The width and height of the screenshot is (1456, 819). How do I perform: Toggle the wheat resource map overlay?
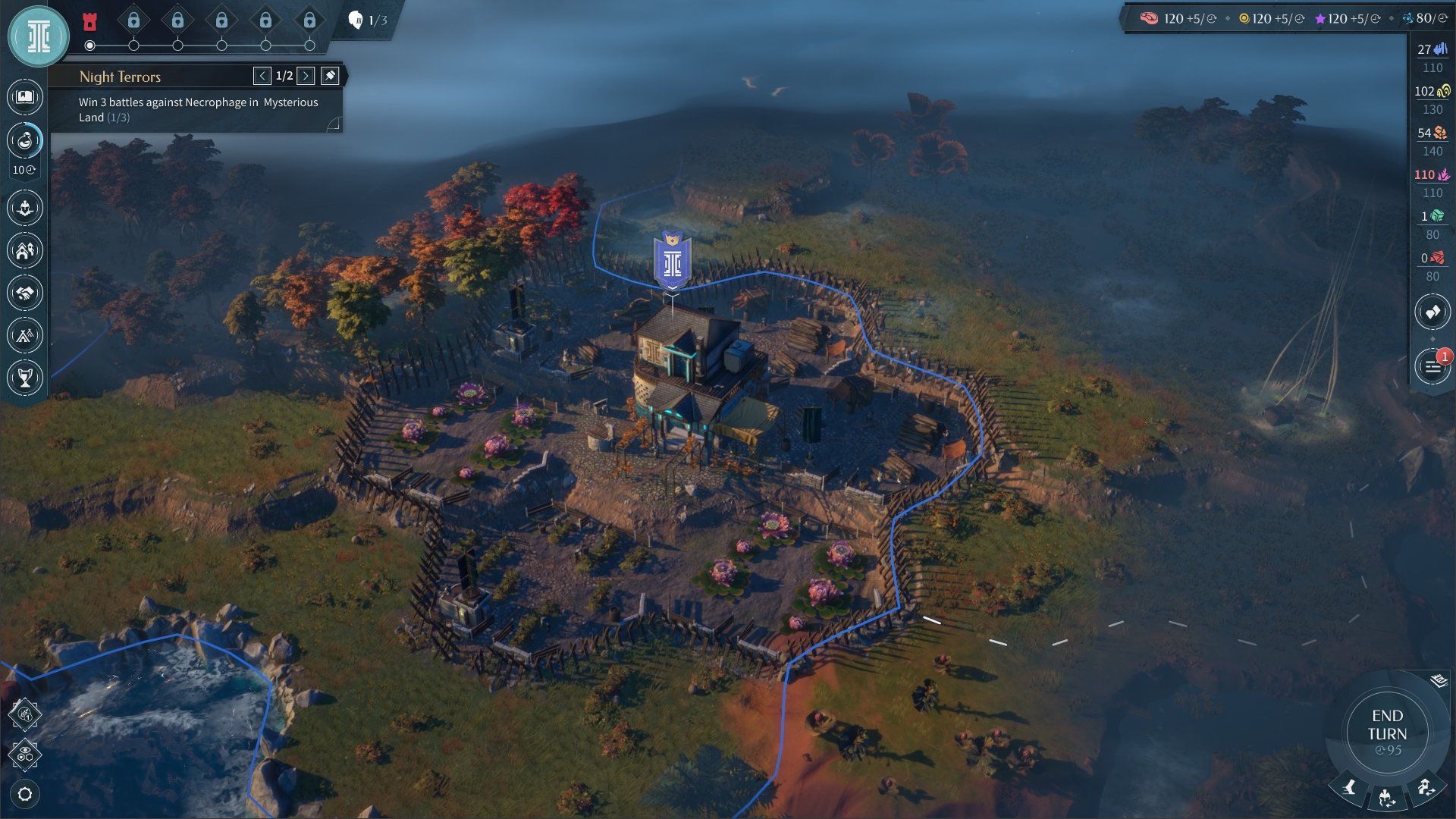(x=25, y=714)
